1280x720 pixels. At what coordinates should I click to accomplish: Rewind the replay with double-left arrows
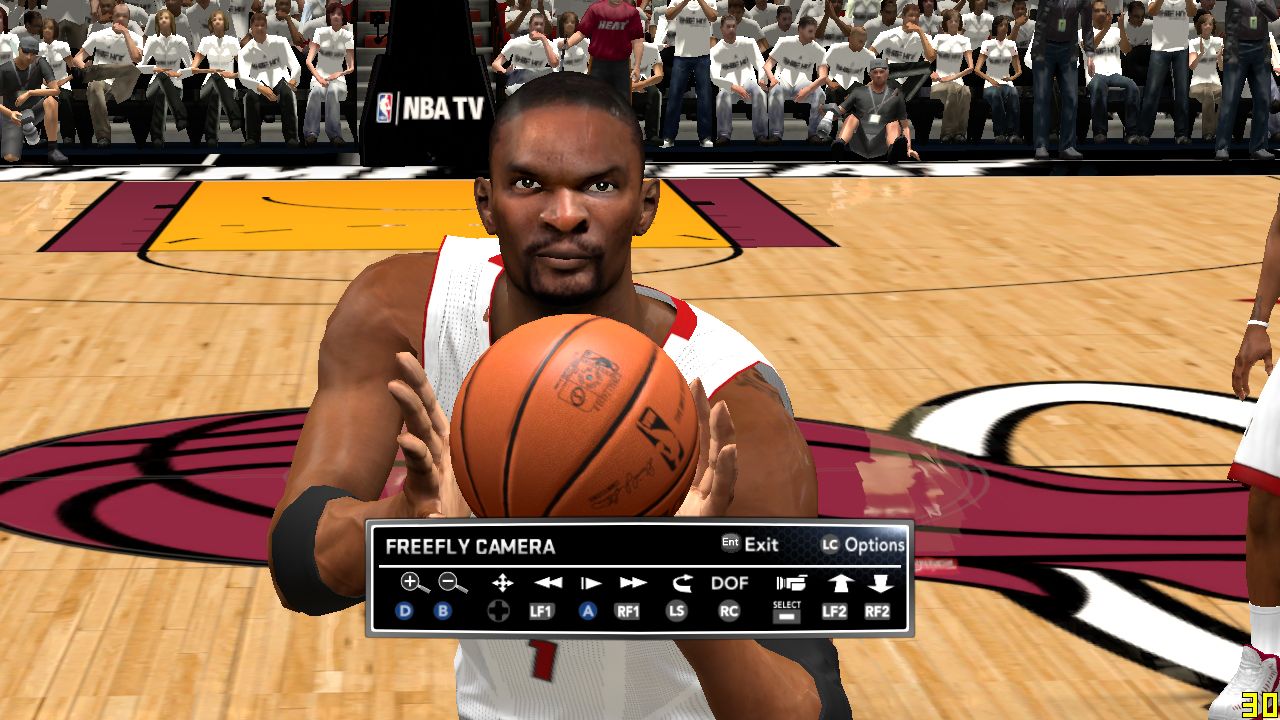[x=547, y=582]
